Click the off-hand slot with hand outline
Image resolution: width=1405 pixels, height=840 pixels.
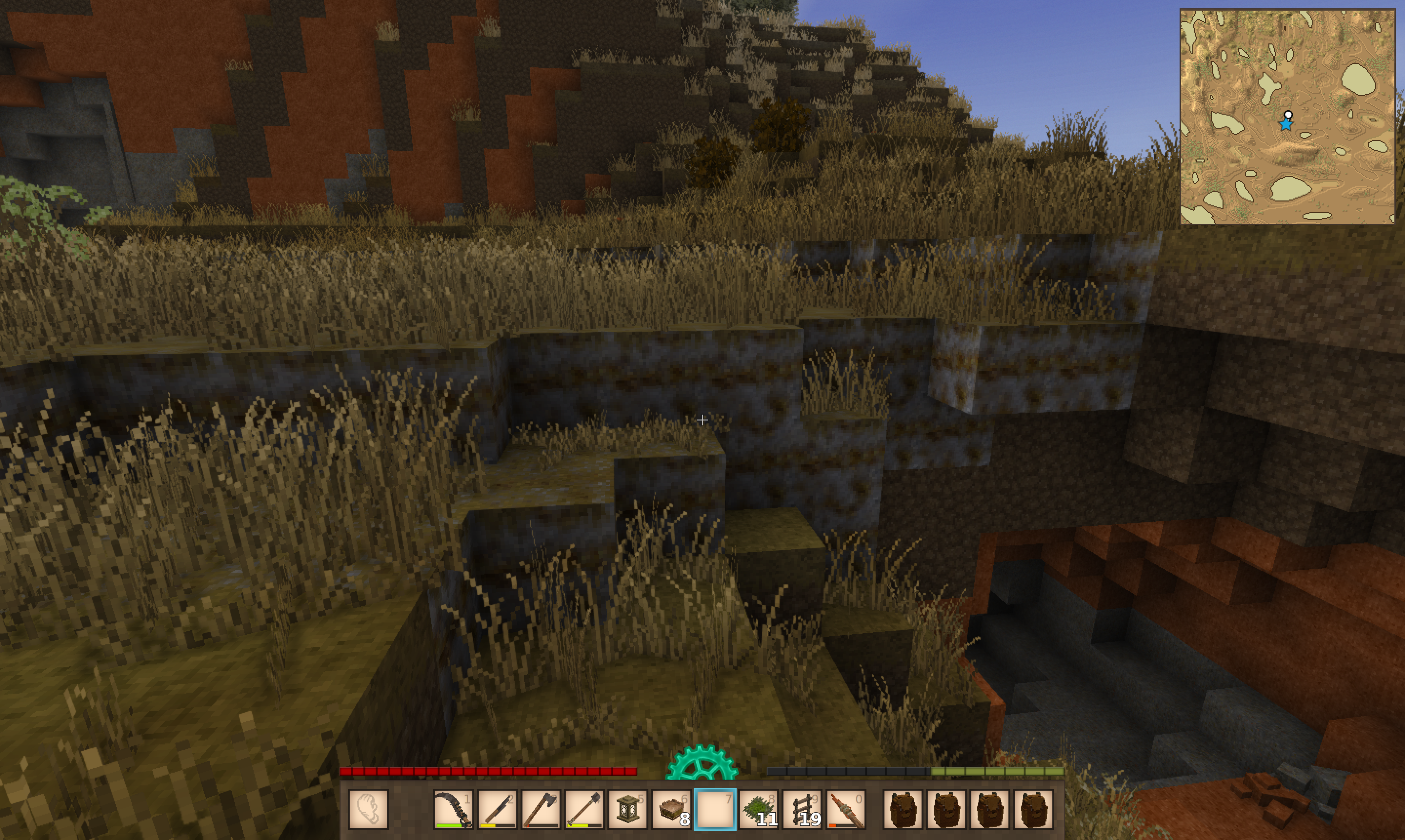[x=368, y=809]
